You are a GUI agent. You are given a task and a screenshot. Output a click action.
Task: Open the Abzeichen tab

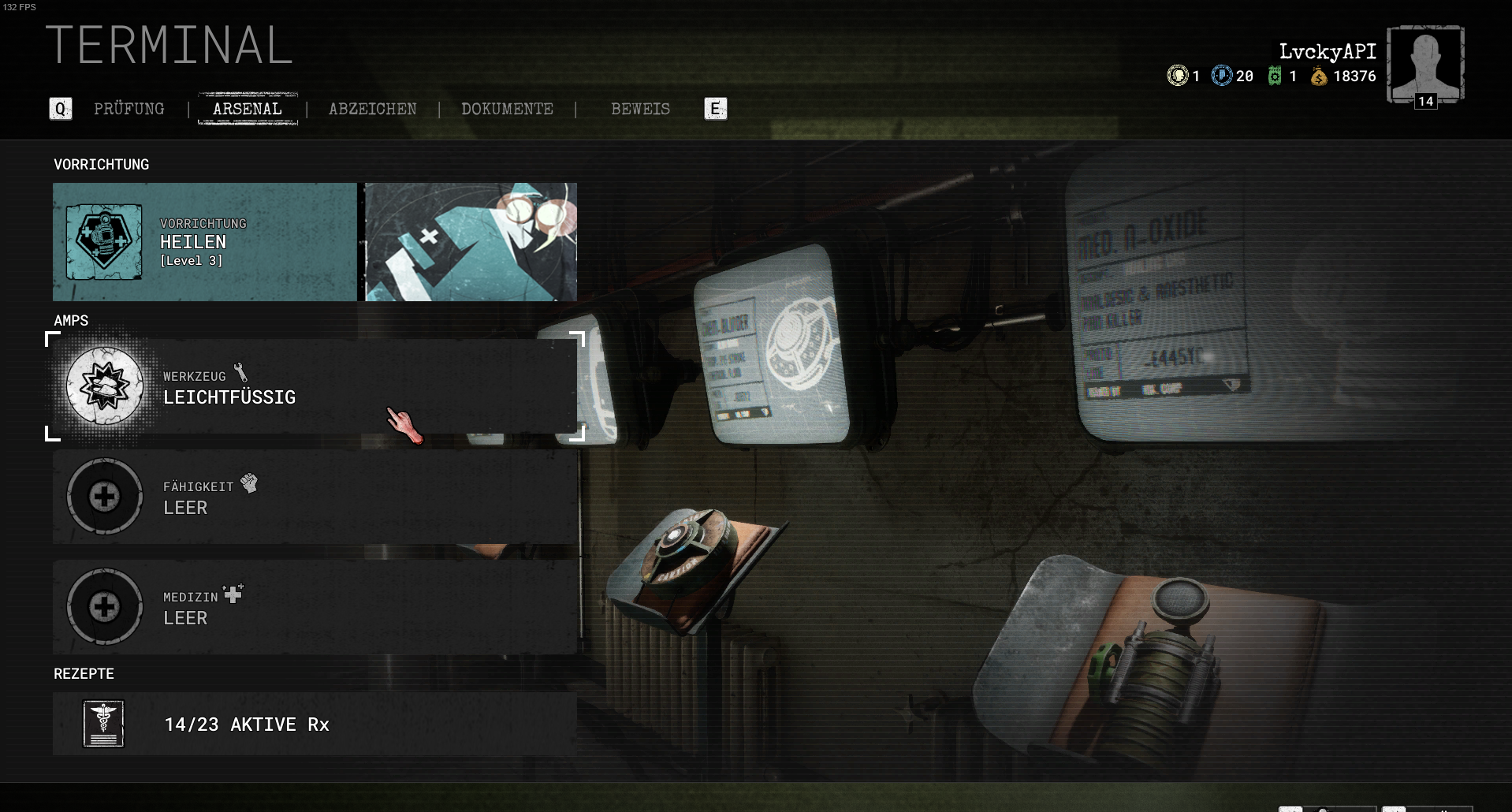373,109
